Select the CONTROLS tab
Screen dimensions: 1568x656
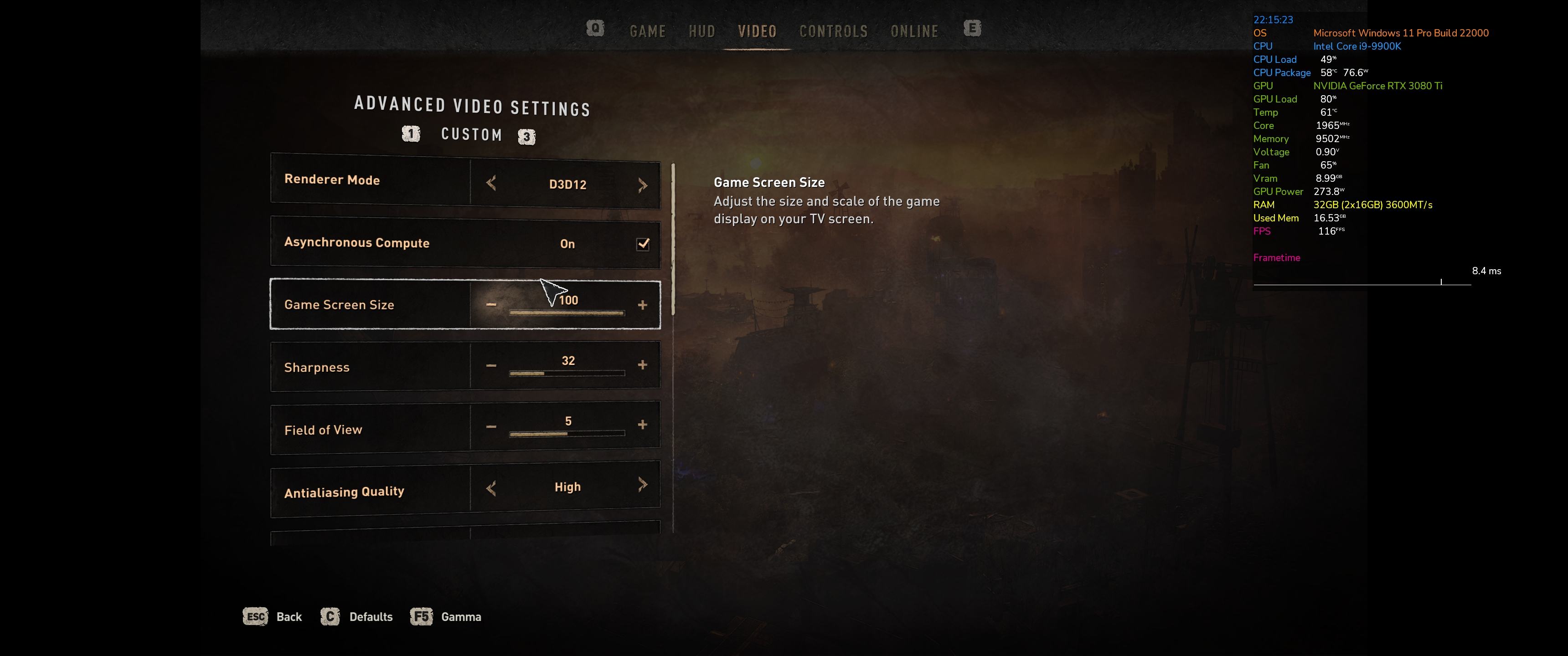[x=833, y=31]
